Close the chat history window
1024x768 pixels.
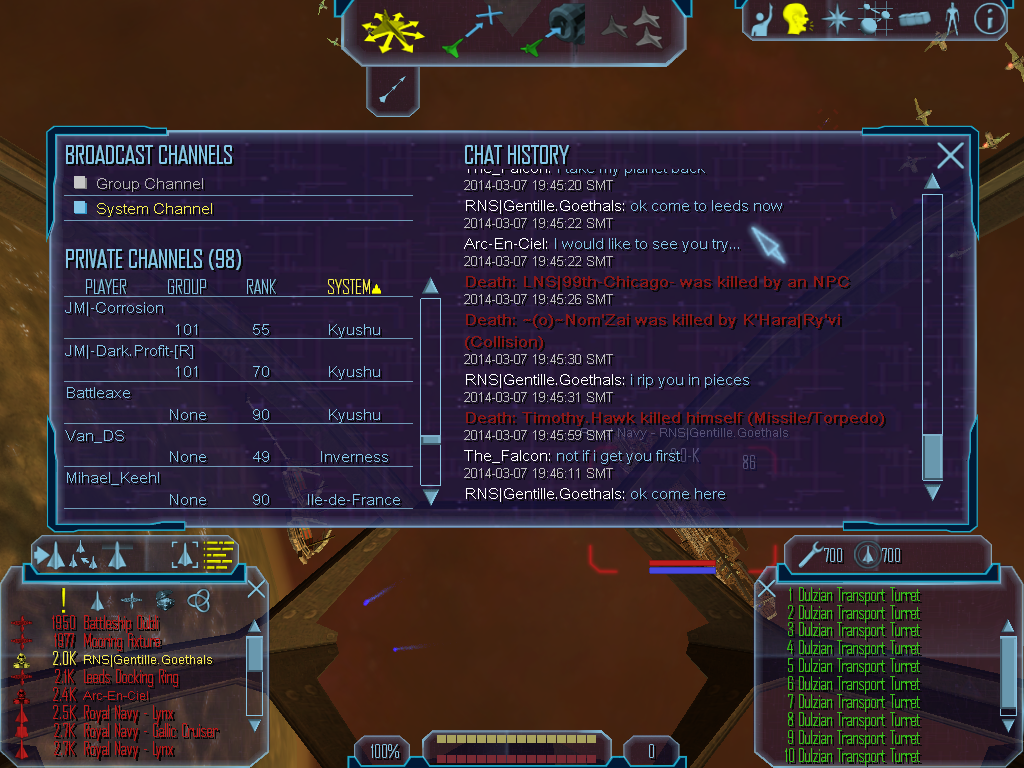tap(950, 155)
